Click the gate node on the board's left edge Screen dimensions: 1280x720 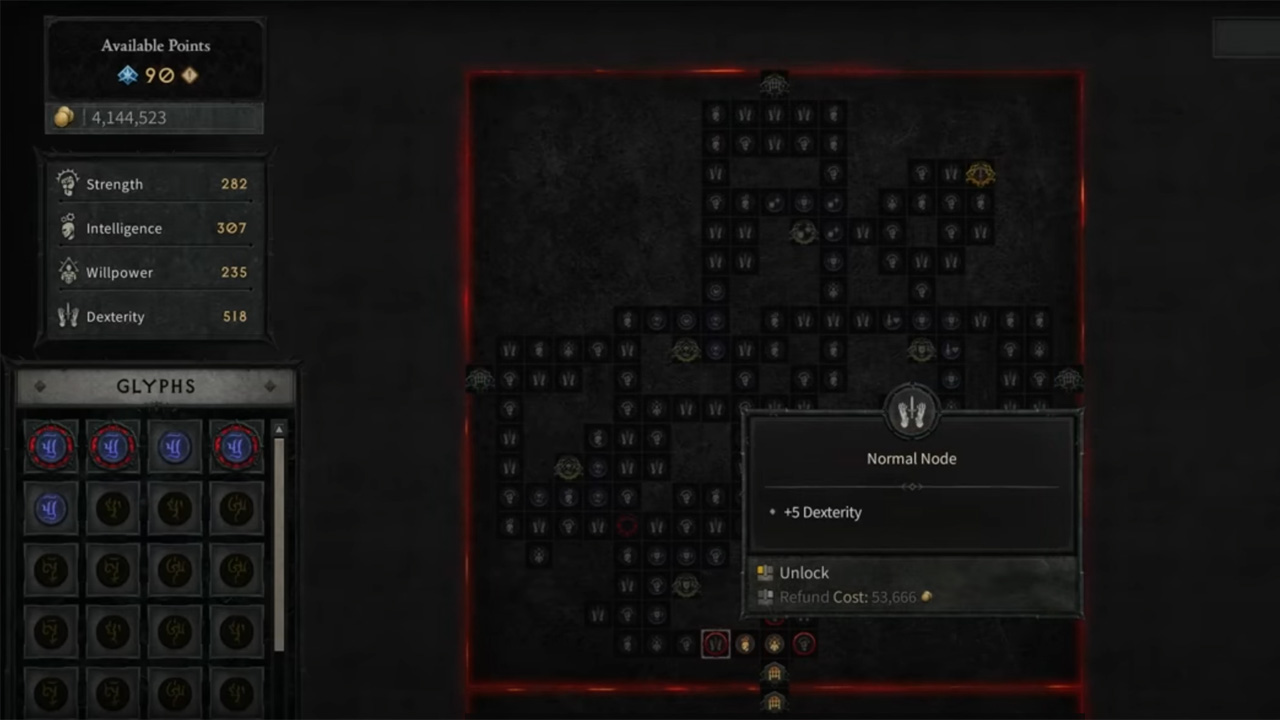[479, 380]
